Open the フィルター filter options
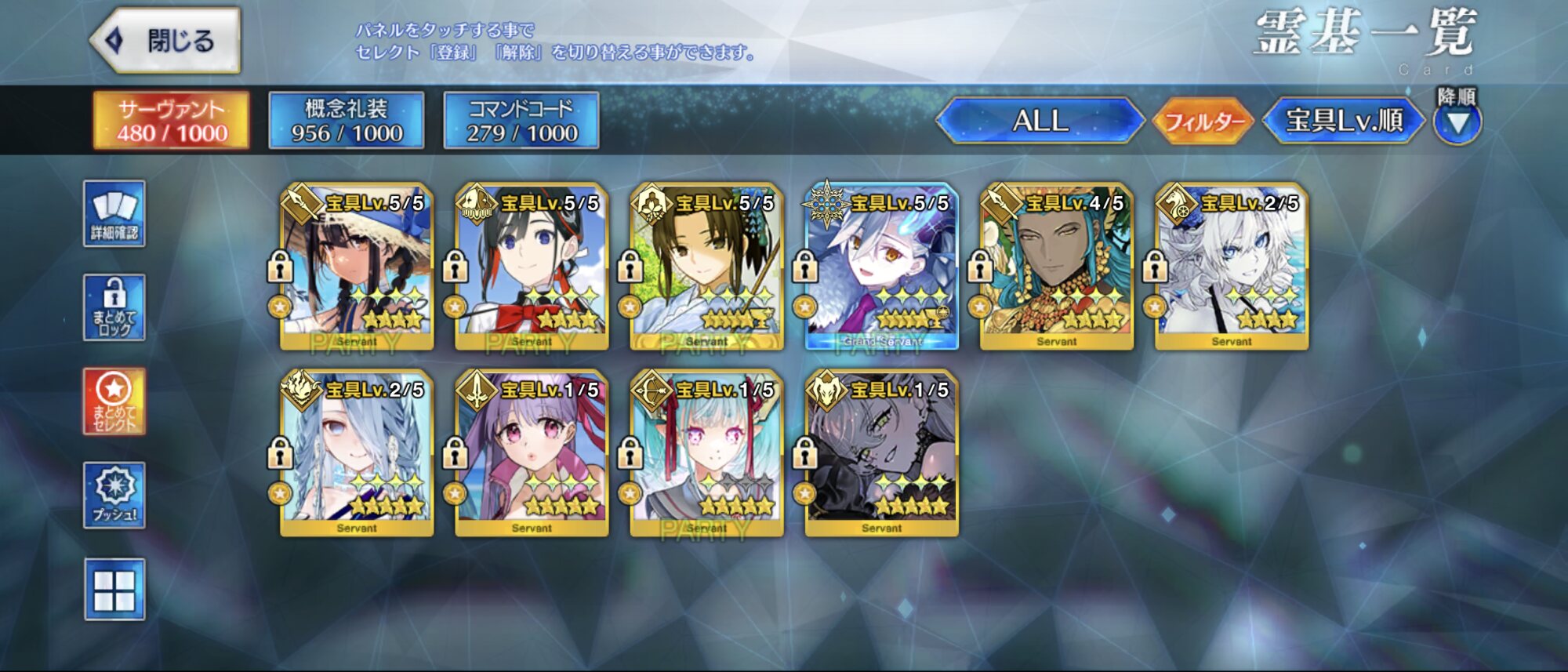This screenshot has height=672, width=1568. click(x=1203, y=122)
